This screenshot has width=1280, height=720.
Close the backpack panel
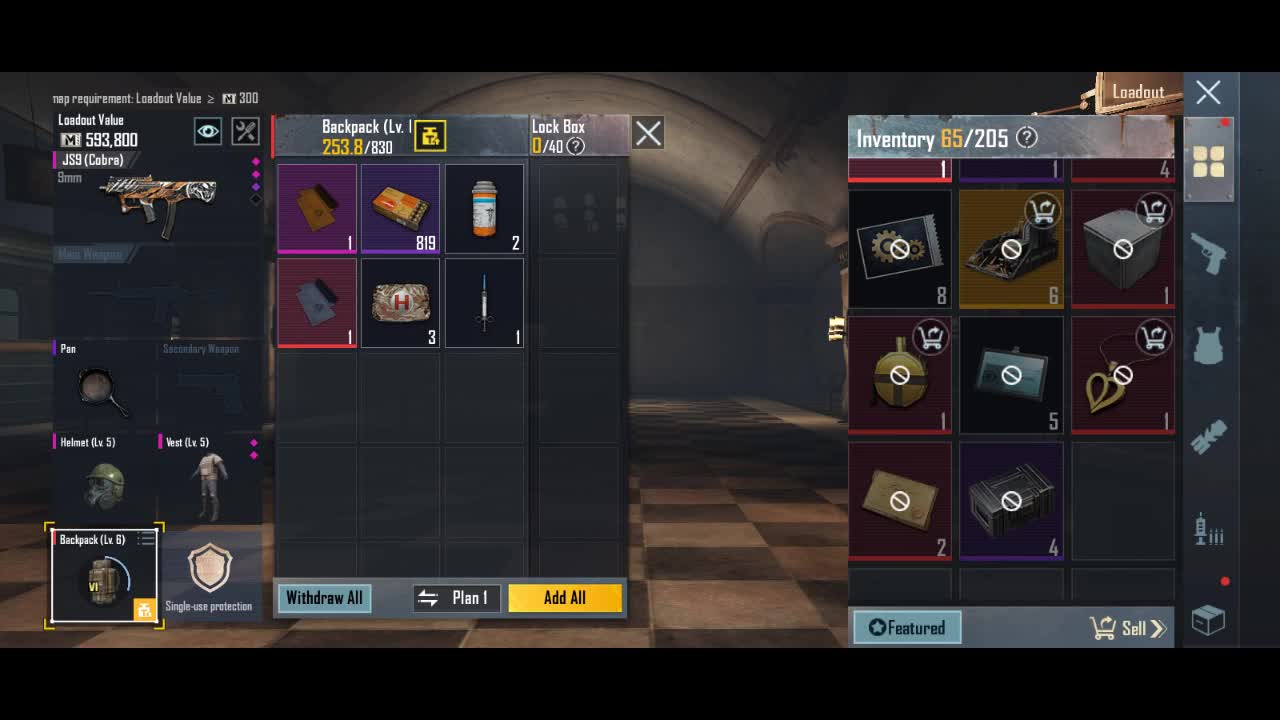648,133
